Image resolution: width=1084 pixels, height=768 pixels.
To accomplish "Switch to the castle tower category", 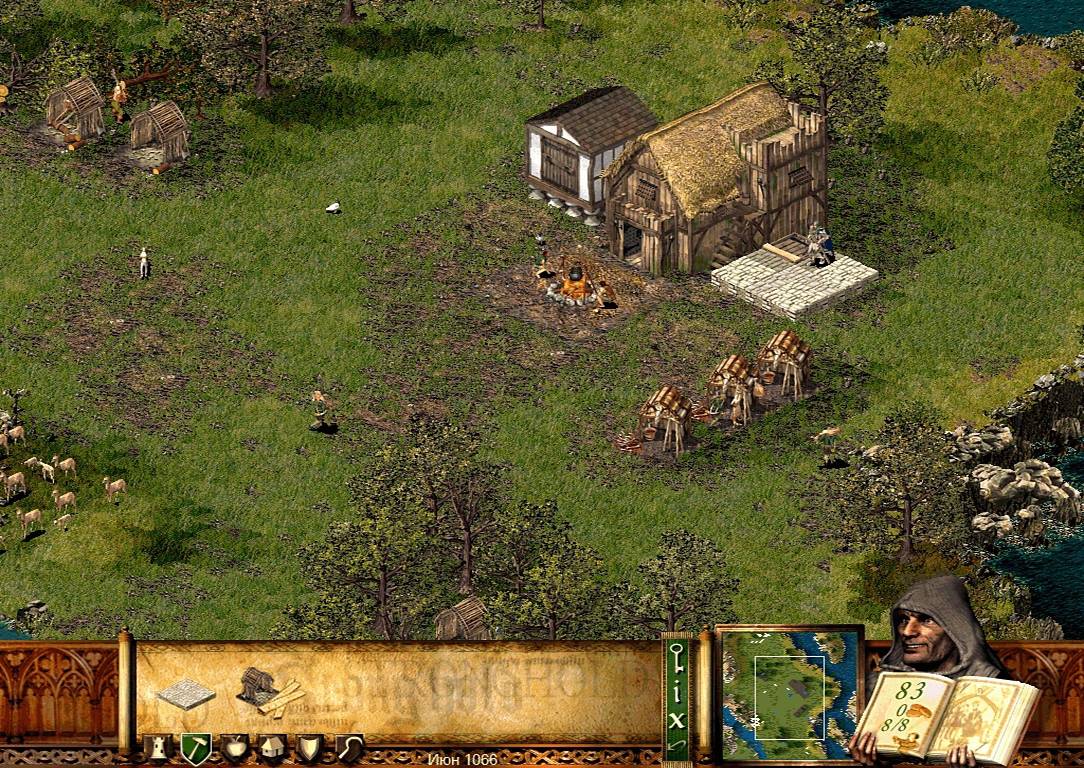I will (157, 748).
